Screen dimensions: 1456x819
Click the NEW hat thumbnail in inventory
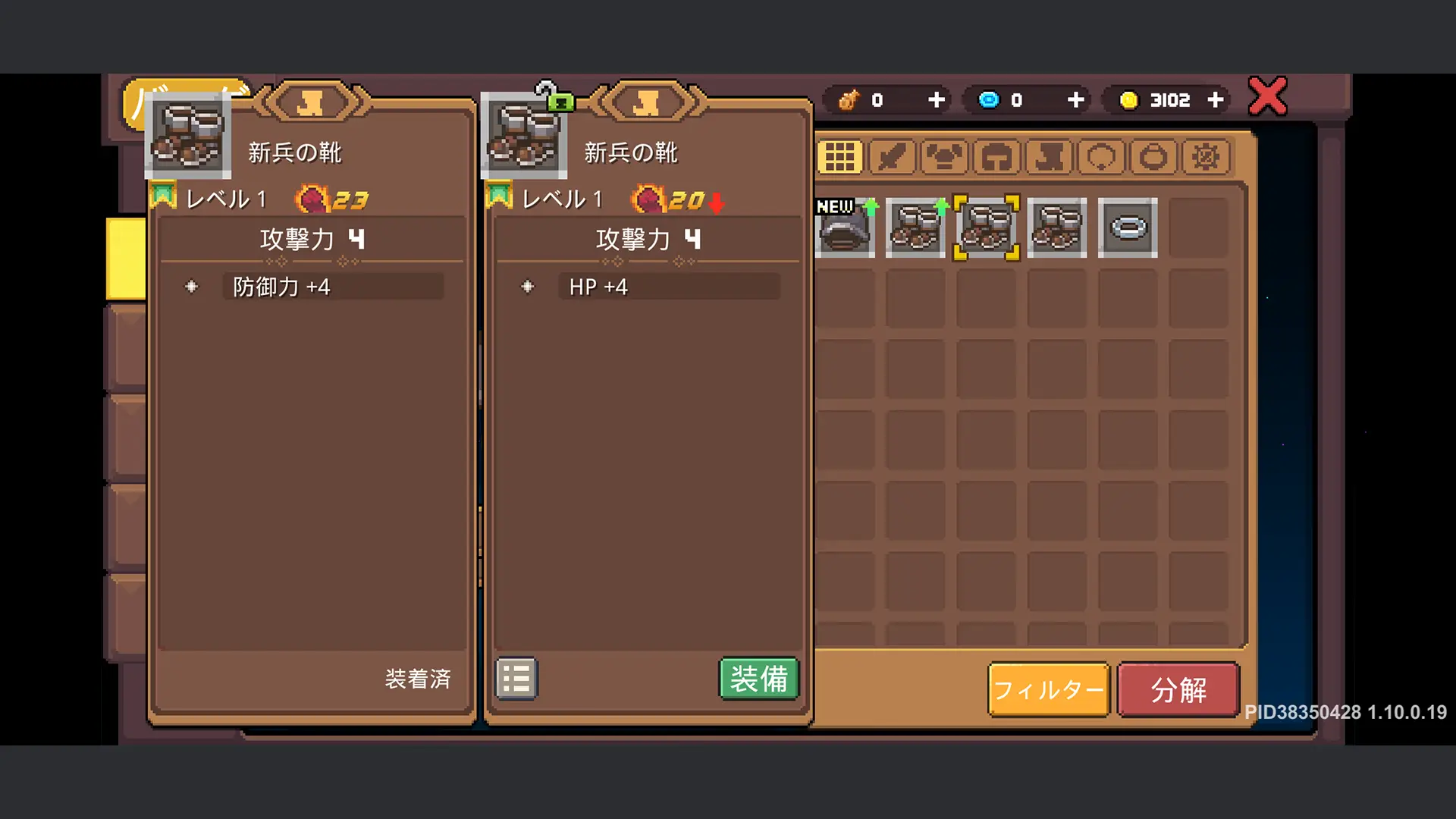tap(843, 227)
